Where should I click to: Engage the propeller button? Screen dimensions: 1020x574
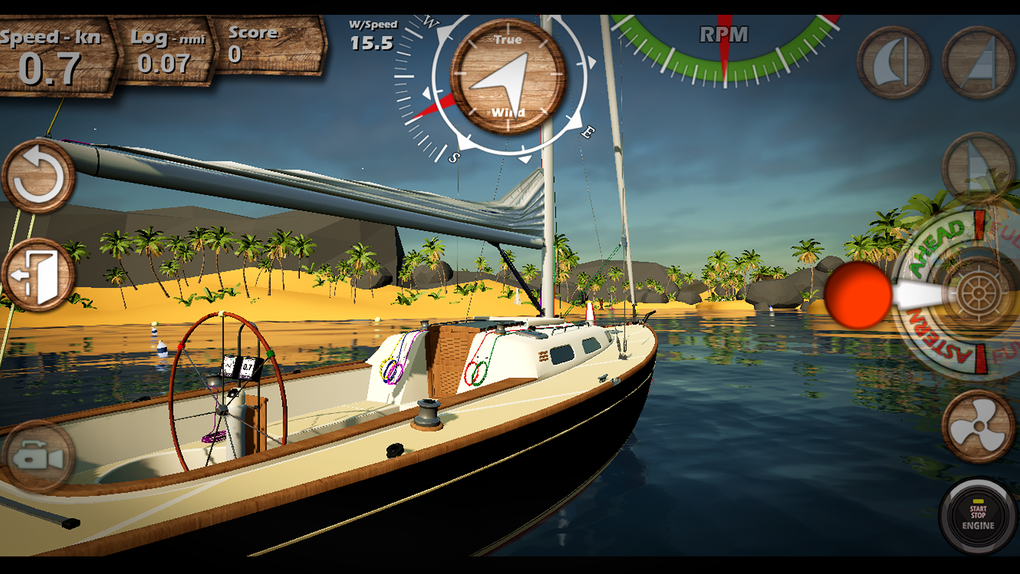tap(978, 426)
